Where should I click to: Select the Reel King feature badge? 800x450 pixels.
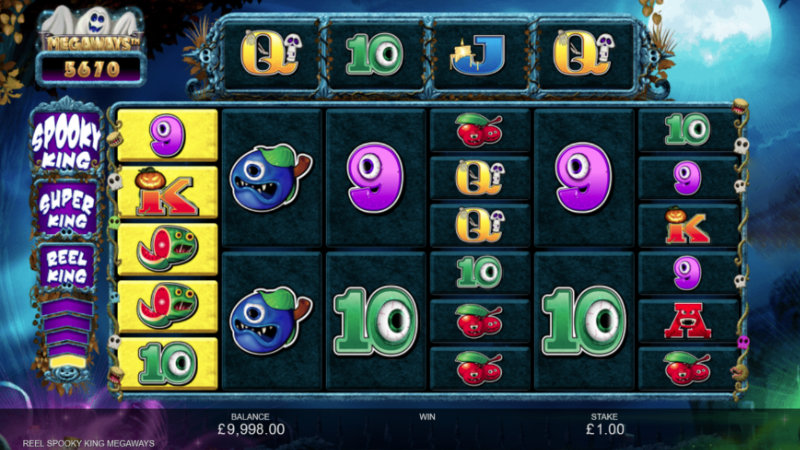coord(67,265)
